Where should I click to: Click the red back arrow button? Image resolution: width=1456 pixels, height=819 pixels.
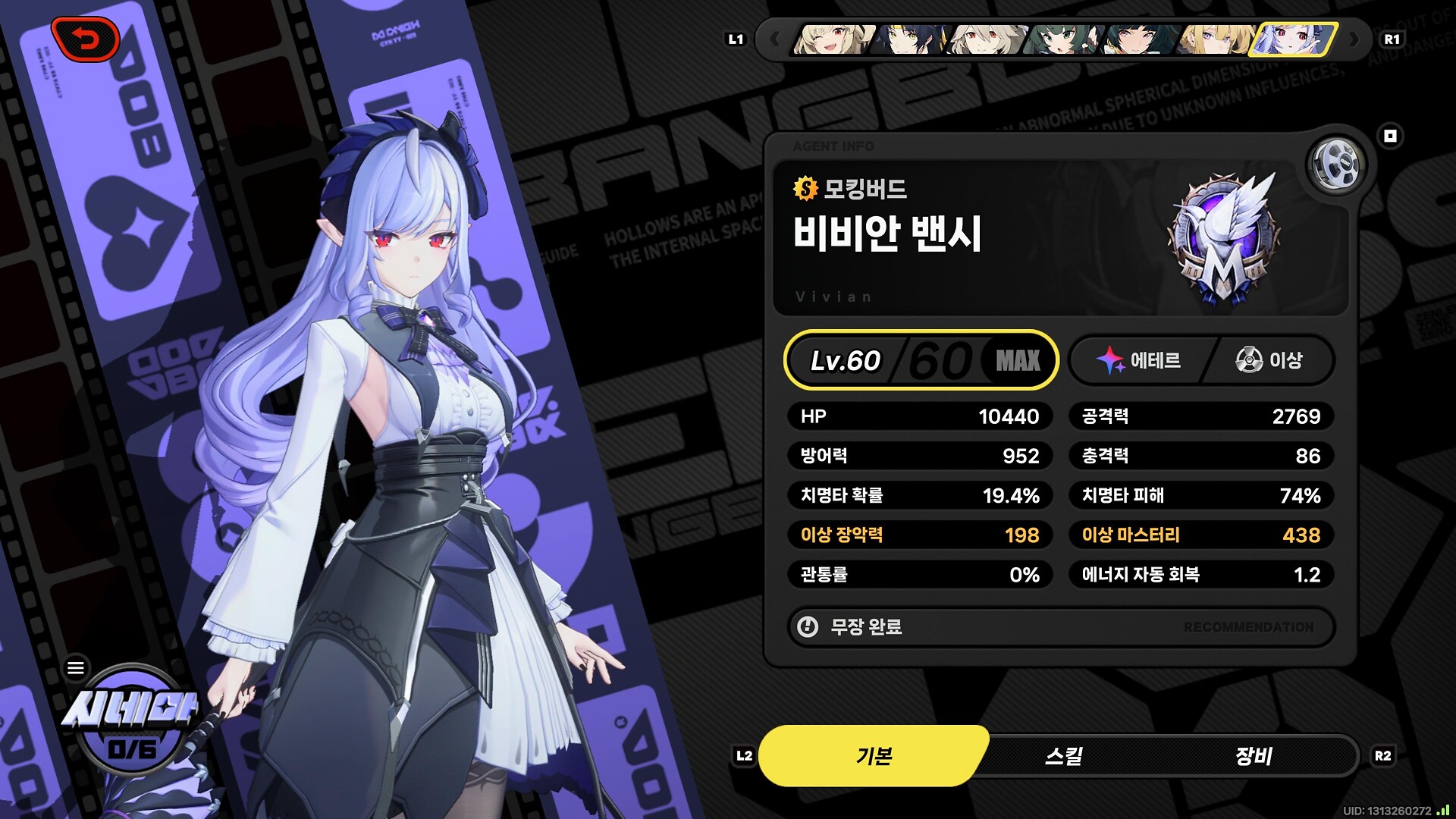click(85, 39)
